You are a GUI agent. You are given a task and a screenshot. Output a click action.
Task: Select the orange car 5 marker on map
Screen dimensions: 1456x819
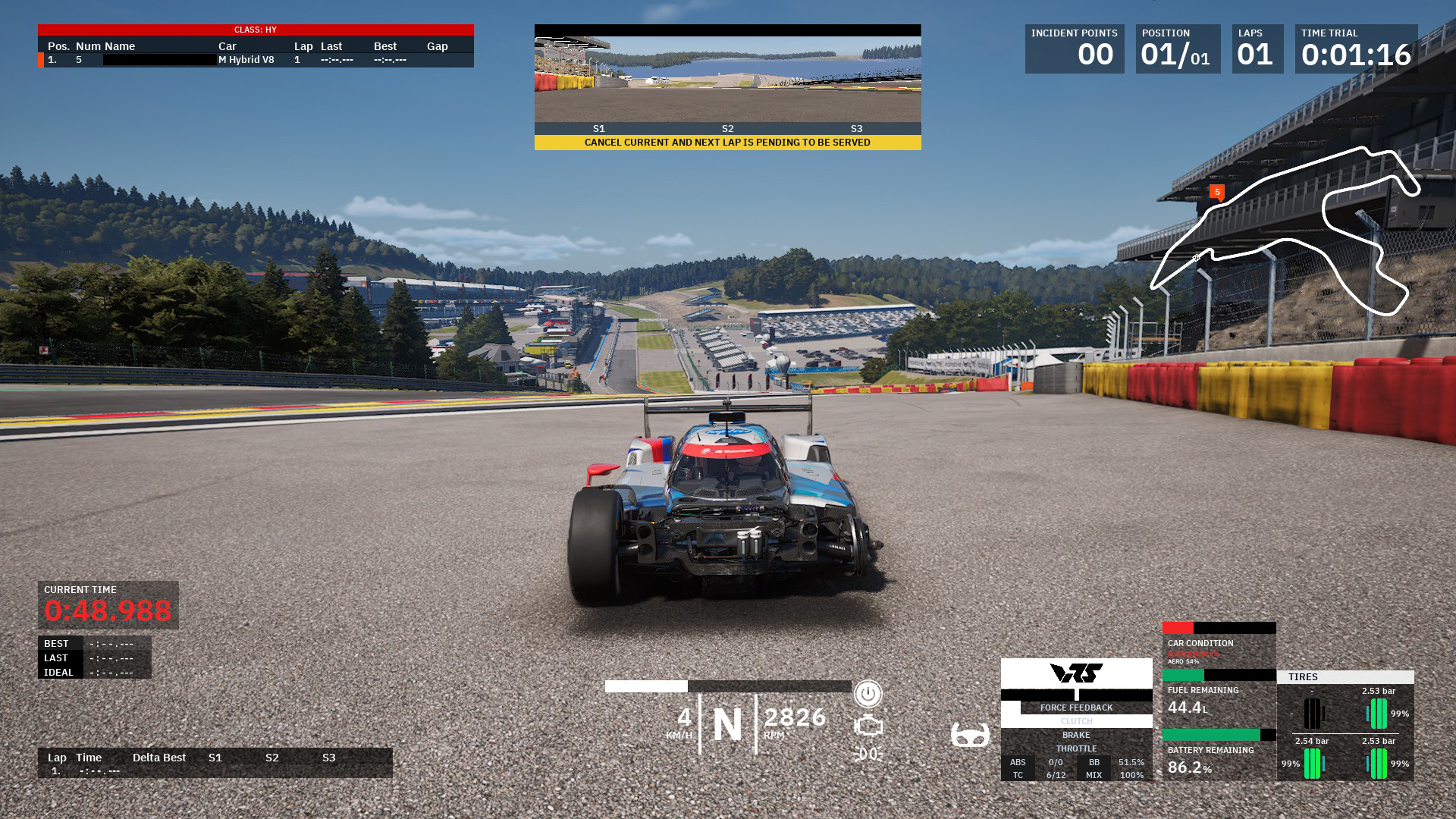(1217, 193)
